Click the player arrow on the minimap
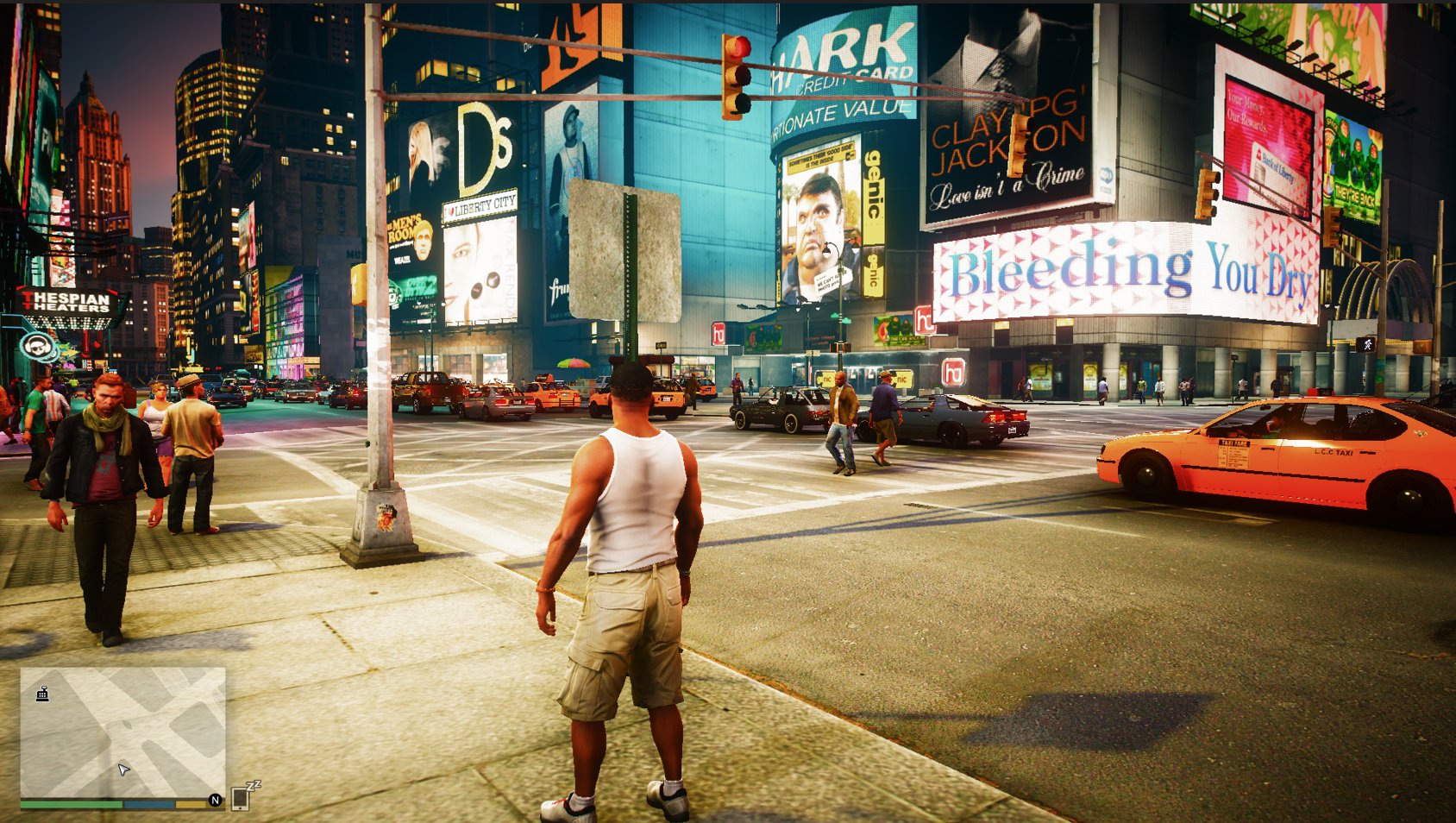Viewport: 1456px width, 823px height. [124, 767]
